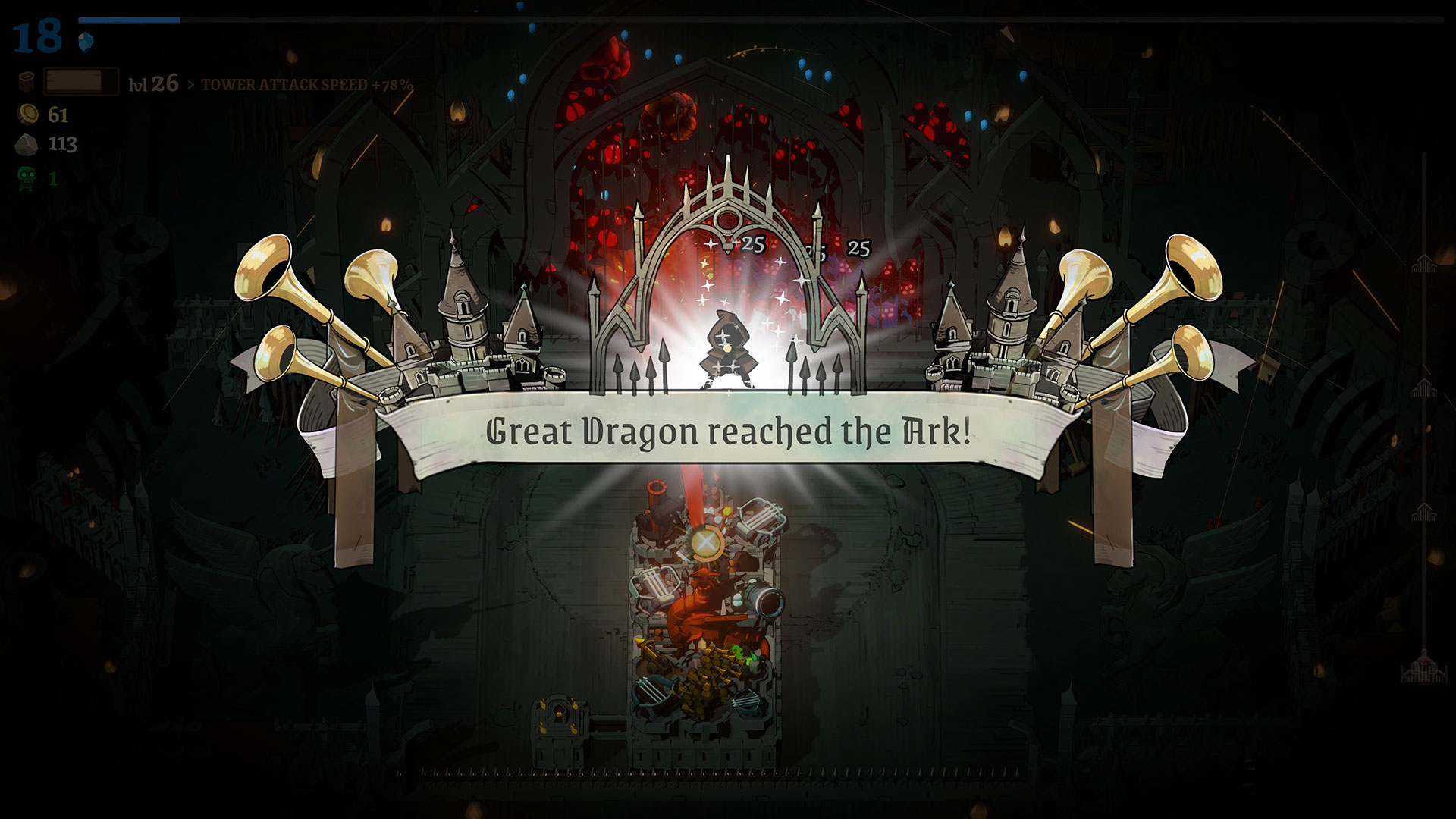Click the wood log resource icon
Screen dimensions: 1456x819
coord(27,82)
